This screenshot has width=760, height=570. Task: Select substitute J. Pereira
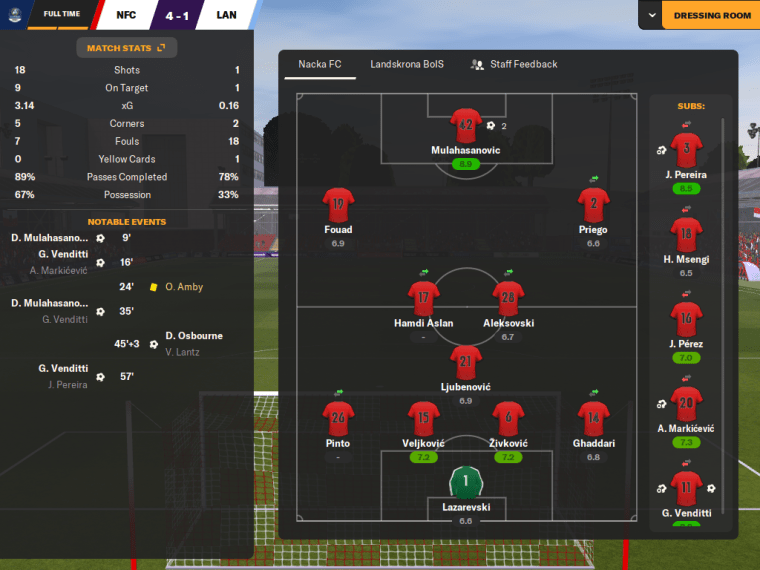click(x=685, y=152)
